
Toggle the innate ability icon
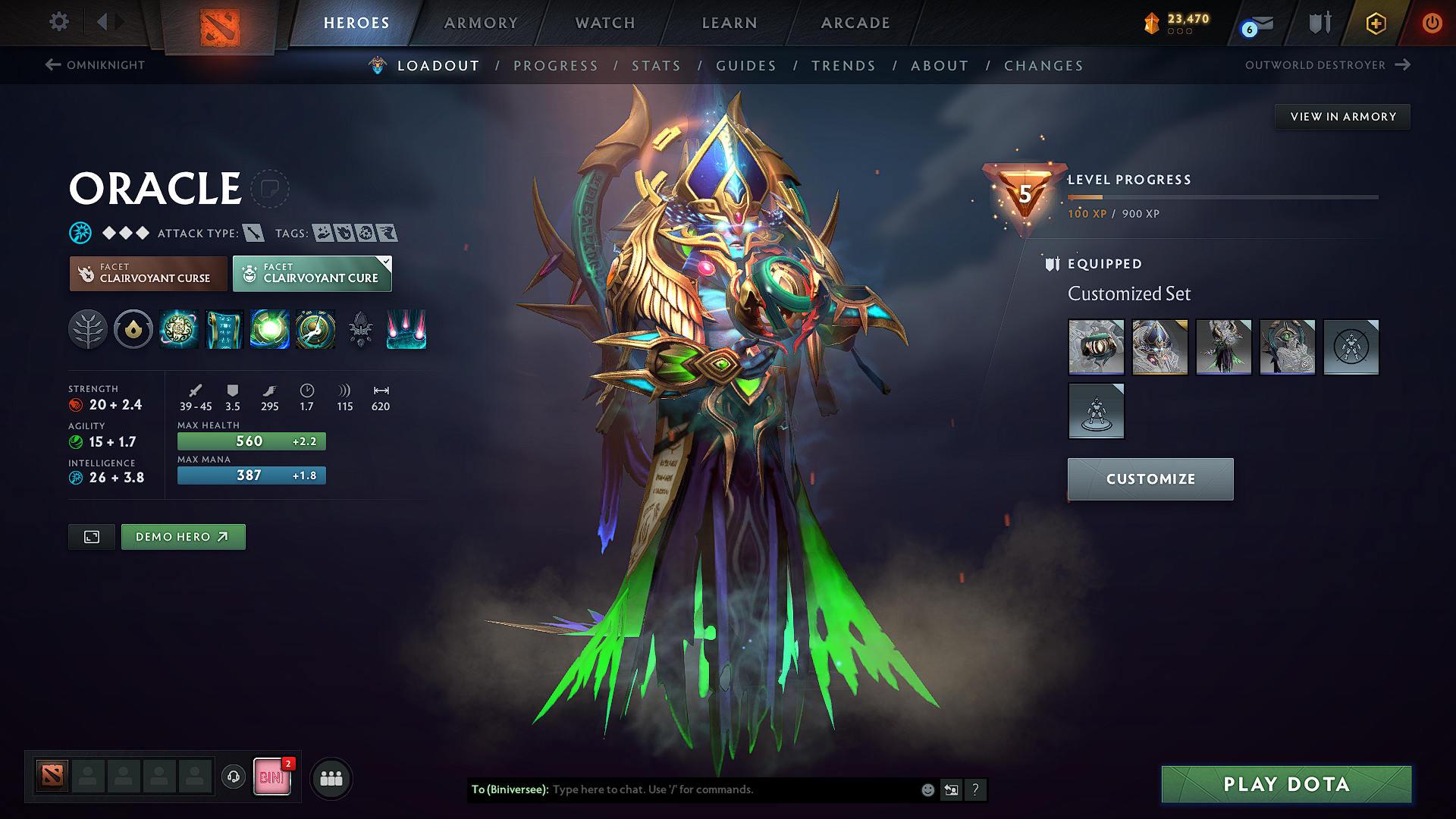[133, 330]
